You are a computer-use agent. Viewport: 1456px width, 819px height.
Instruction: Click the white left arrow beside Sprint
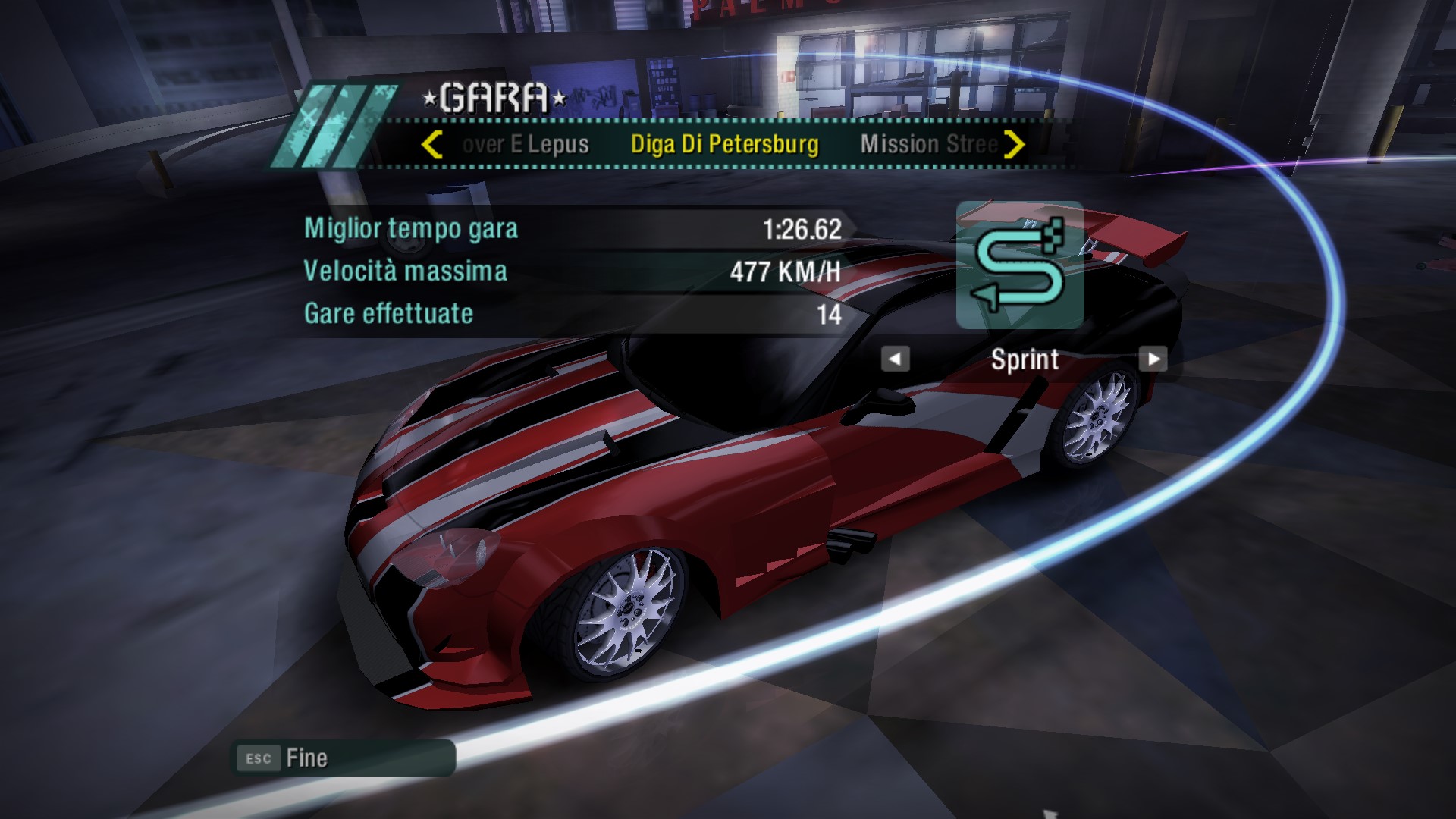pos(895,359)
